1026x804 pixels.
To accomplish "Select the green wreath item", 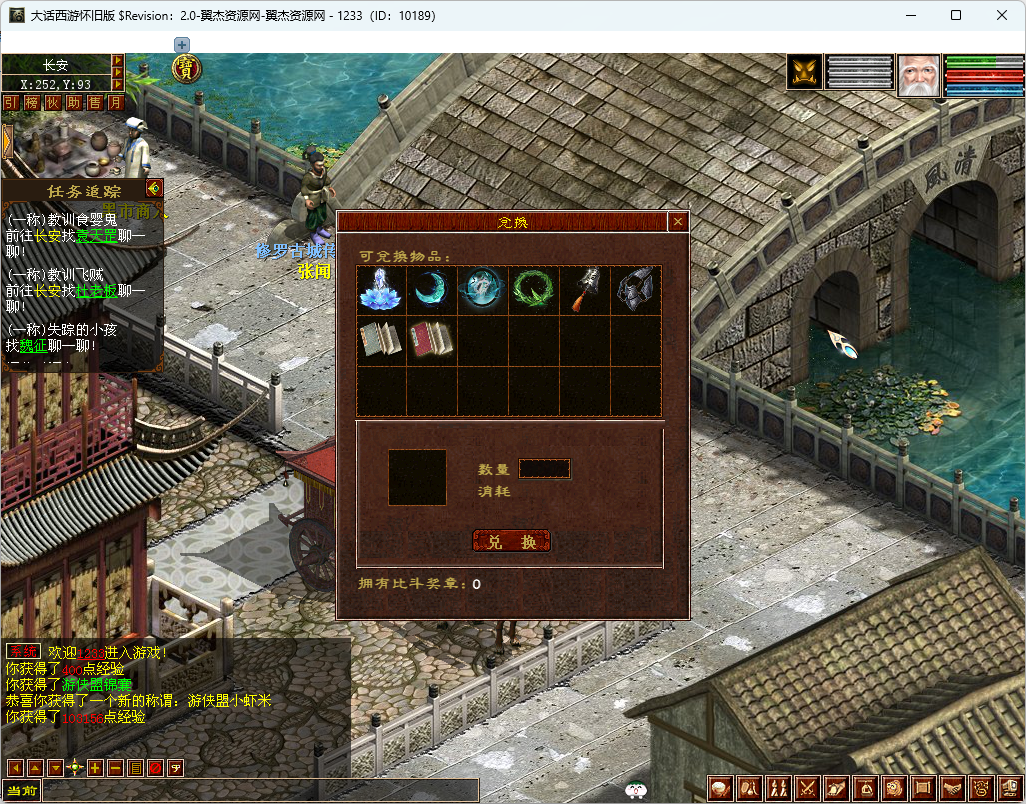I will pyautogui.click(x=534, y=290).
